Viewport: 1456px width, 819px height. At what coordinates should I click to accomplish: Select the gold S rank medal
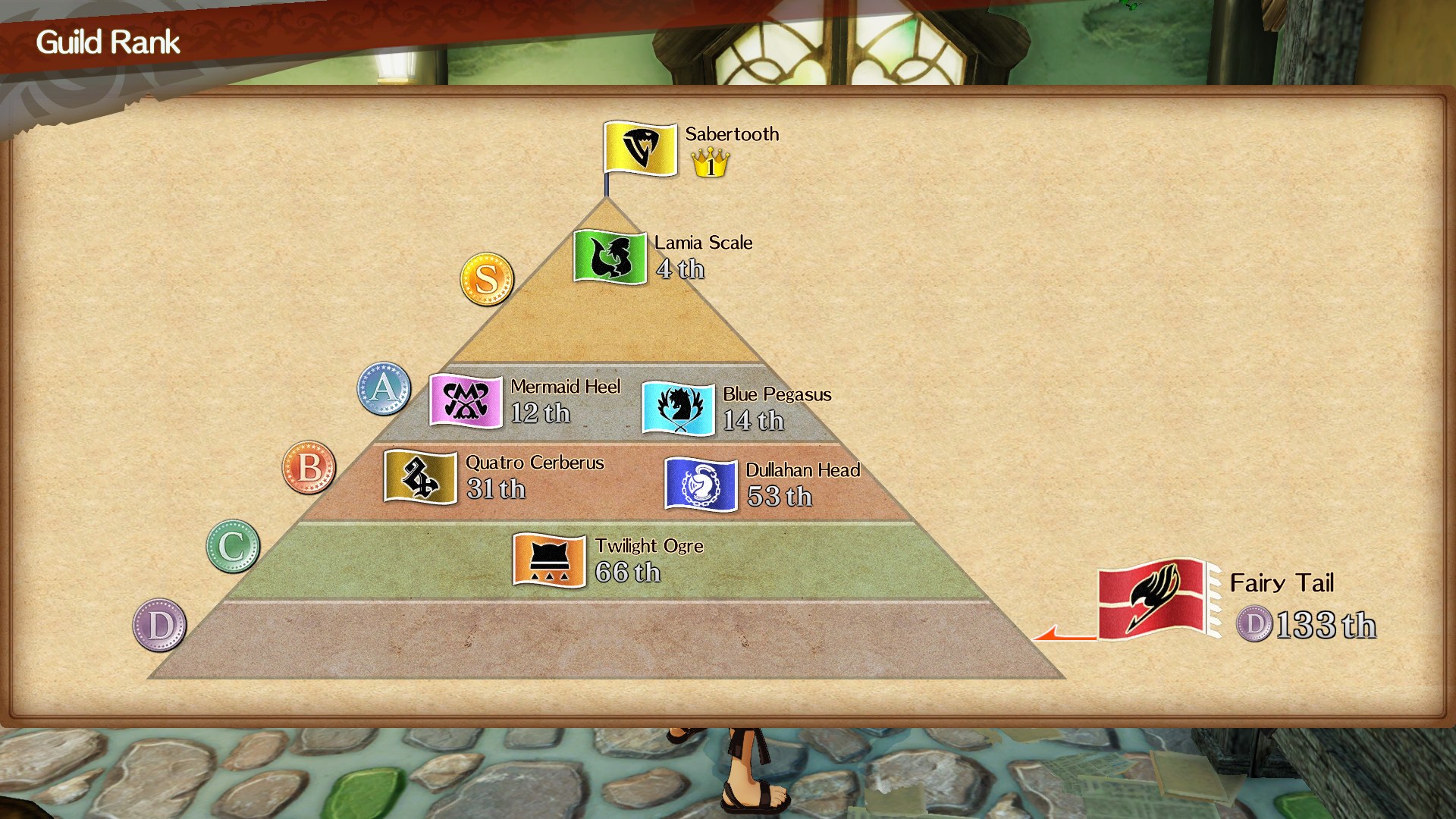(x=487, y=279)
